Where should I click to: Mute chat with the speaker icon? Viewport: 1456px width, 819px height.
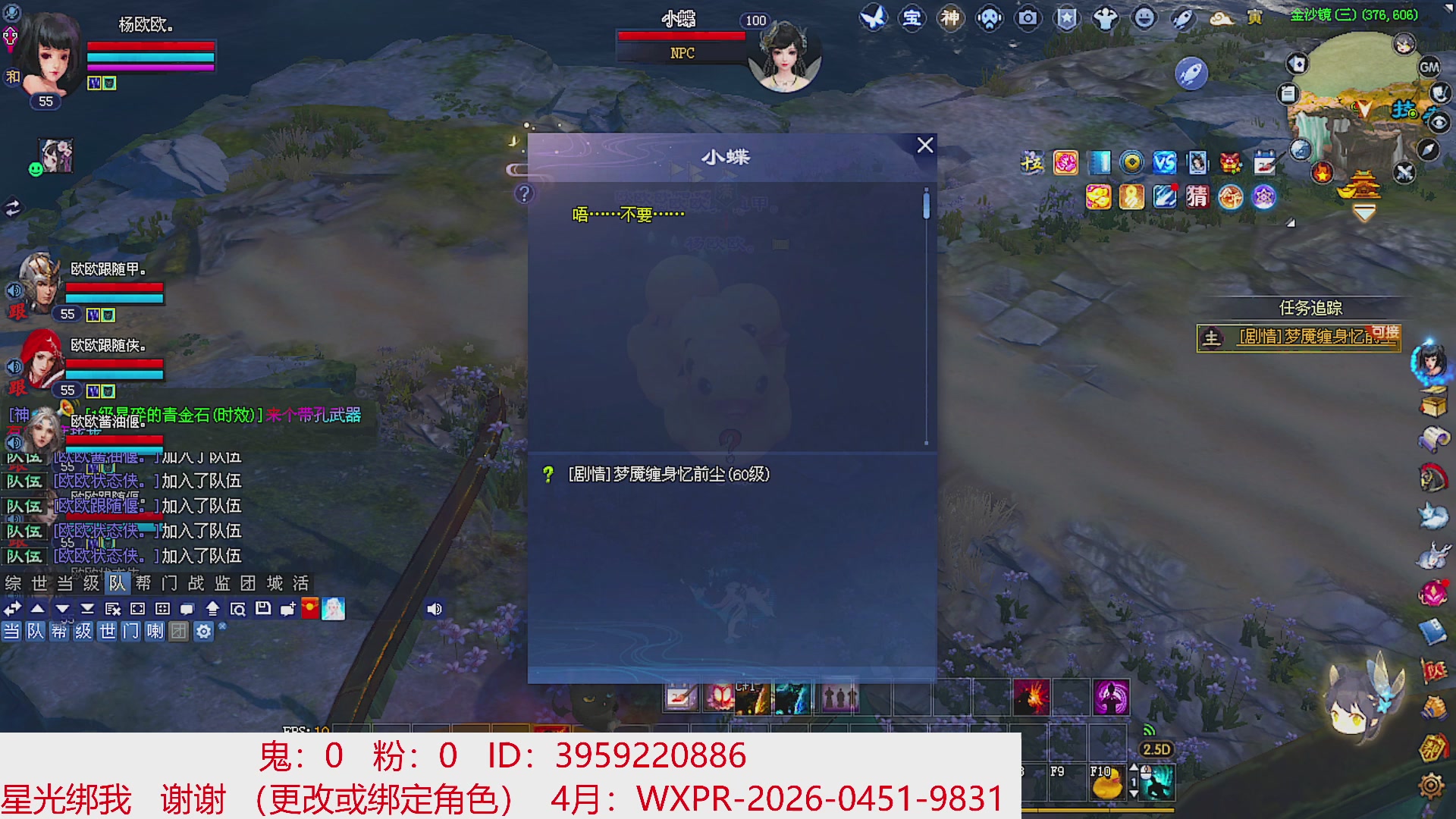(x=434, y=607)
